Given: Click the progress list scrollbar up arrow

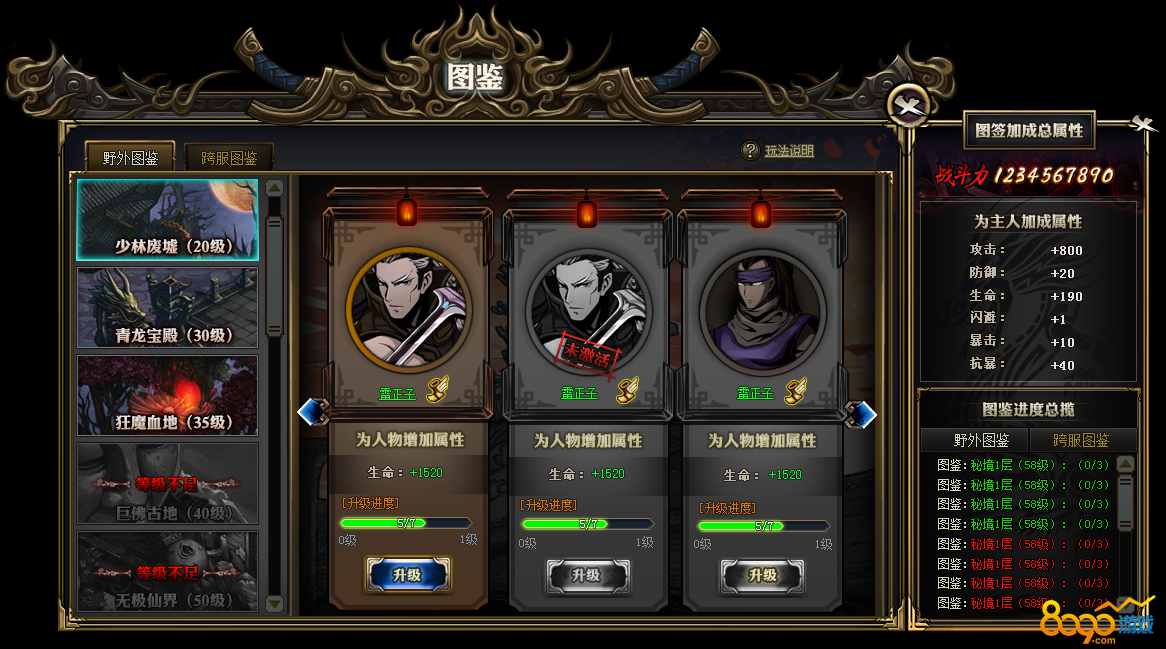Looking at the screenshot, I should click(x=1125, y=464).
